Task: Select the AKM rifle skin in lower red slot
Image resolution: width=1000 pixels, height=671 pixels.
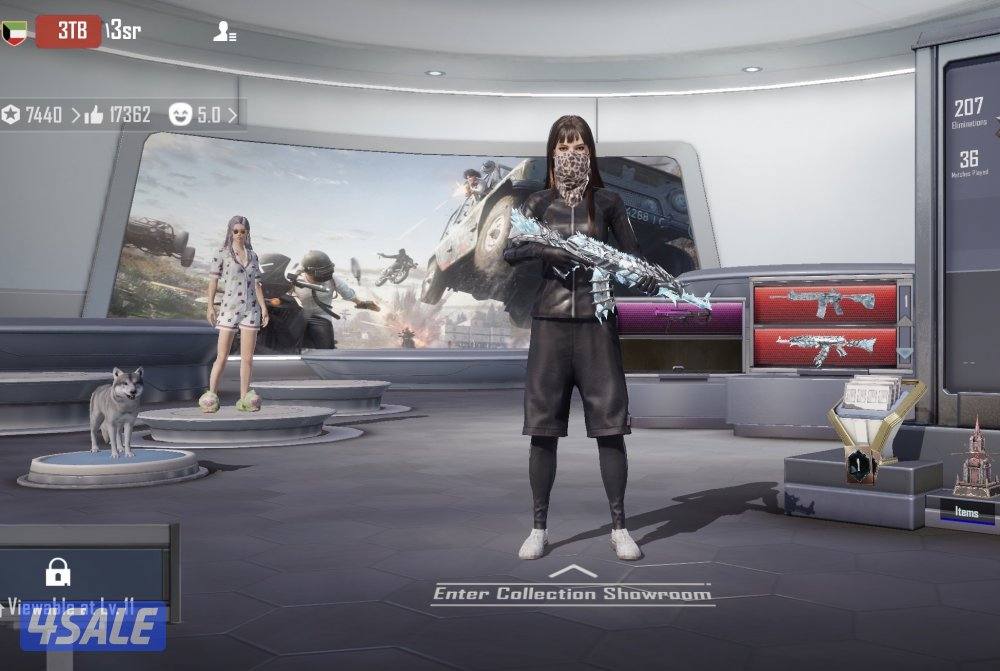Action: tap(825, 346)
